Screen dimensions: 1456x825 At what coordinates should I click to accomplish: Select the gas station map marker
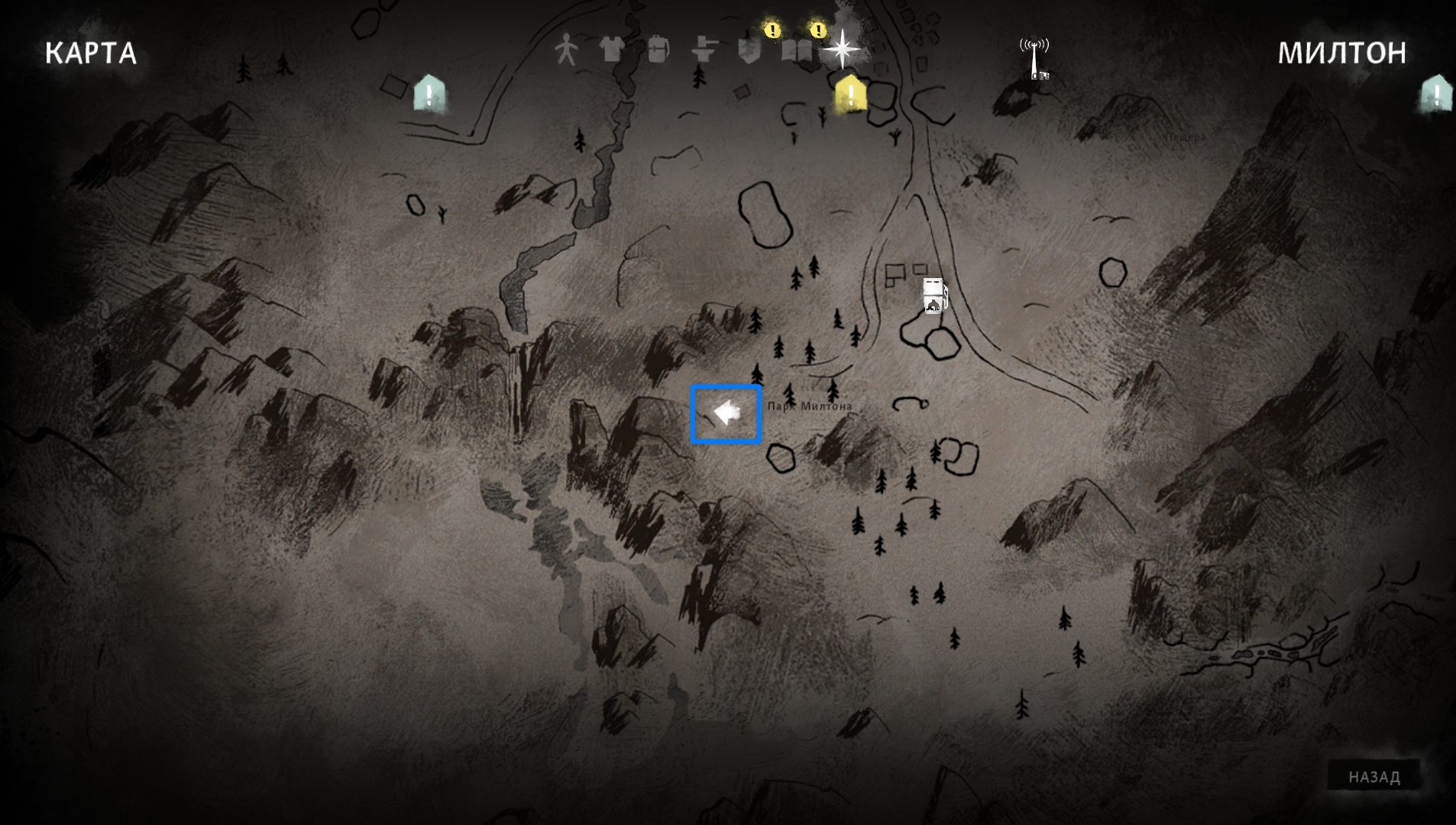tap(933, 296)
